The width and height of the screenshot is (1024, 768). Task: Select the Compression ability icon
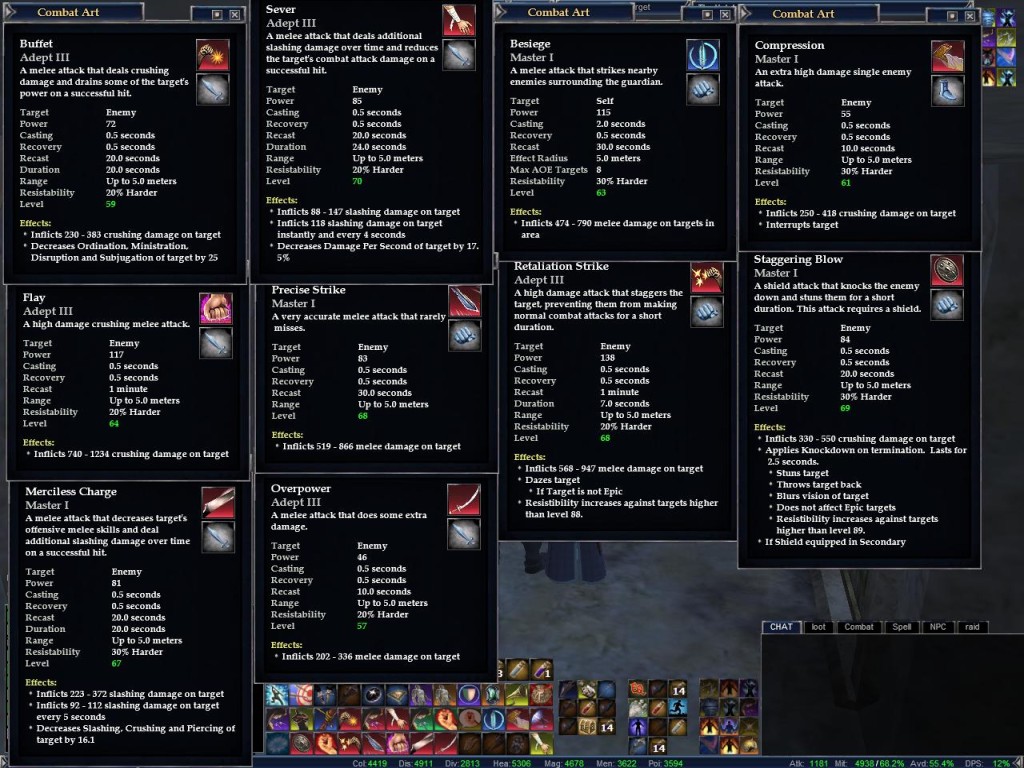point(947,56)
